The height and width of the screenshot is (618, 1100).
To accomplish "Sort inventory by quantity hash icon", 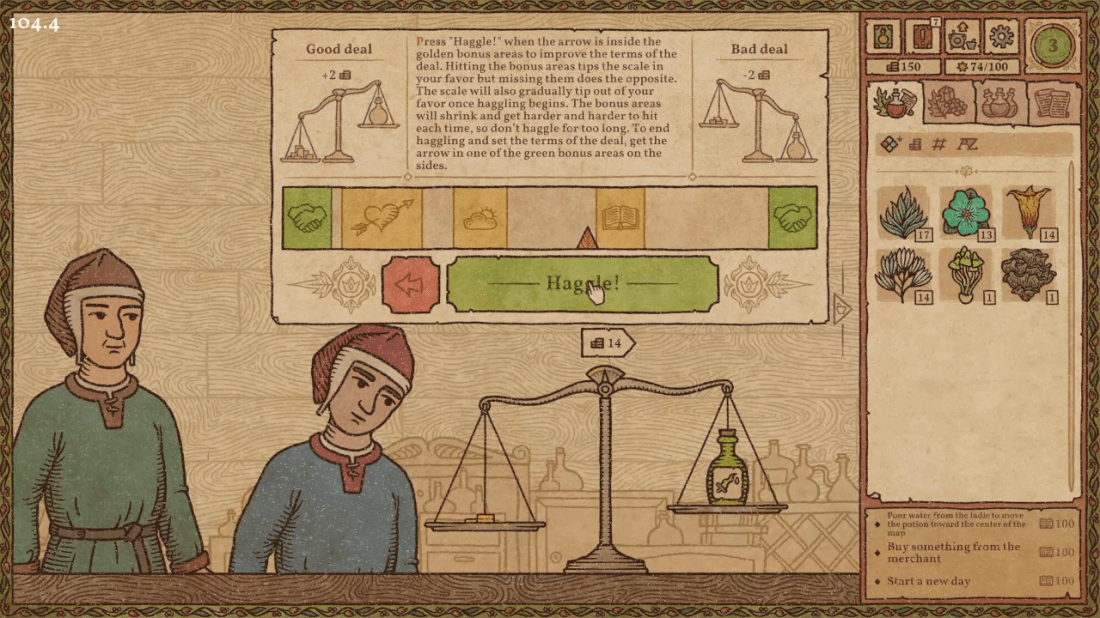I will 939,144.
